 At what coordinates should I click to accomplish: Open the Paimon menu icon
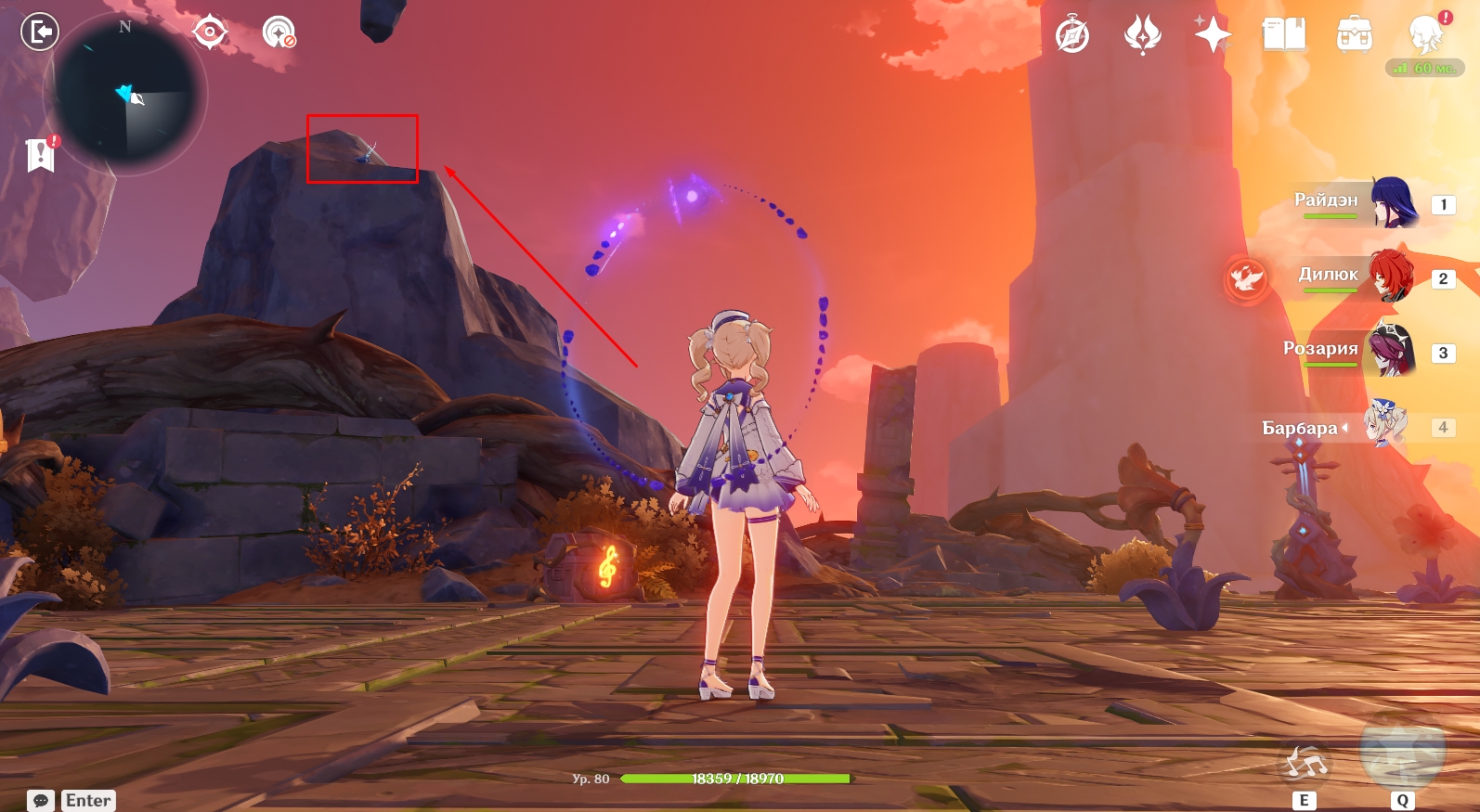click(1425, 35)
